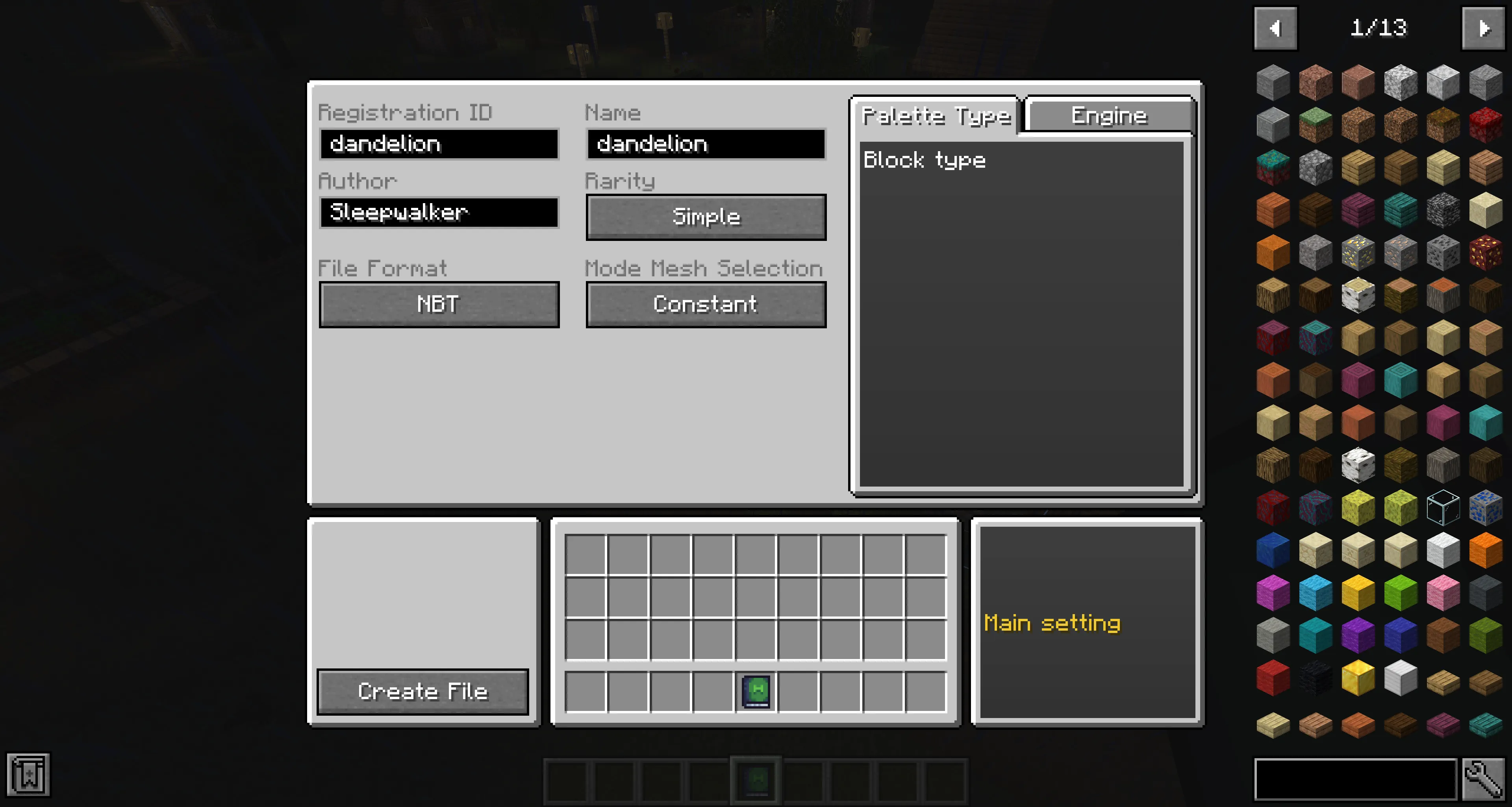Image resolution: width=1512 pixels, height=807 pixels.
Task: Click the banner icon in the bottom-left corner
Action: click(x=28, y=774)
